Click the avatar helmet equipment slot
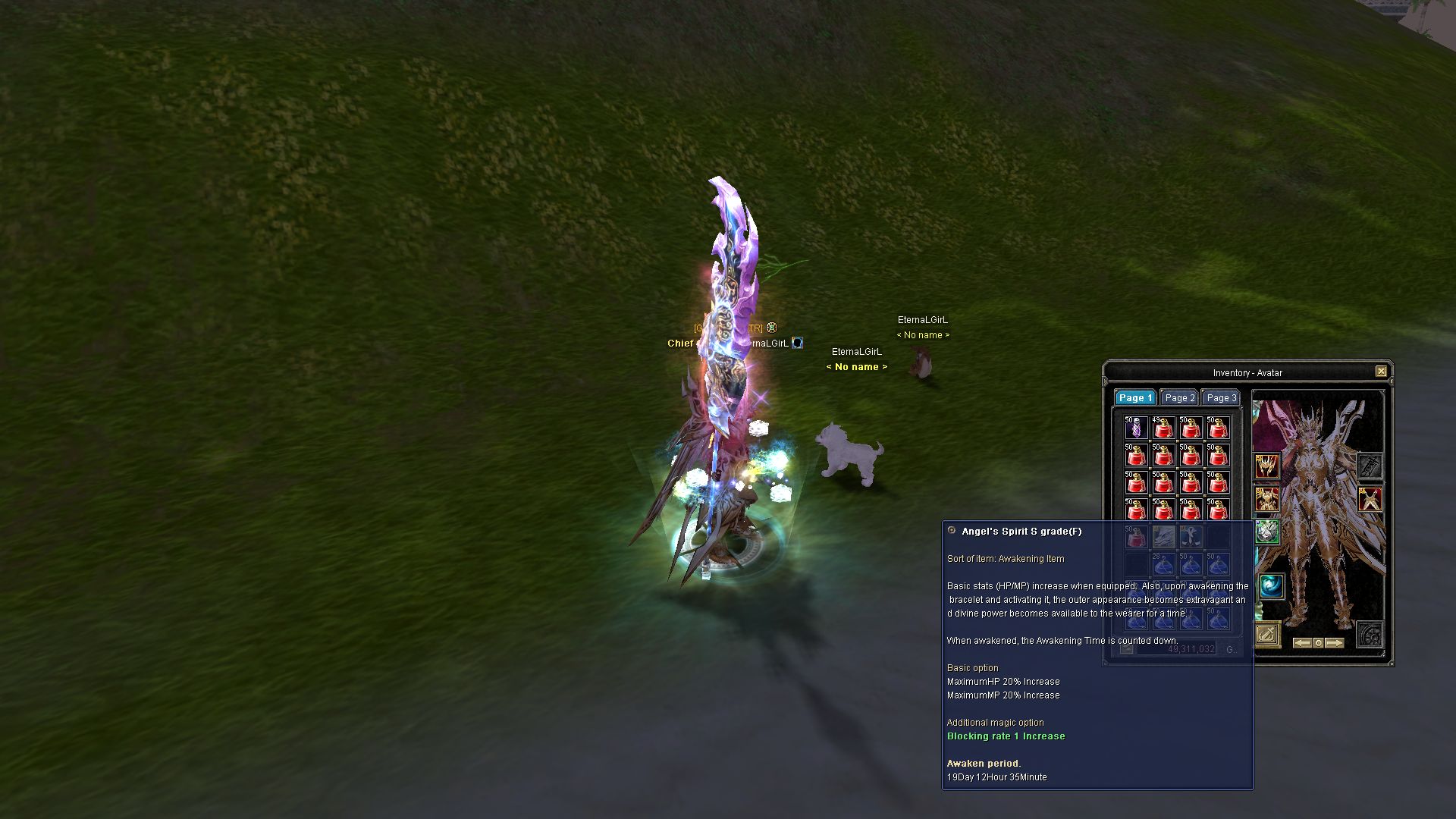This screenshot has width=1456, height=819. pyautogui.click(x=1266, y=466)
